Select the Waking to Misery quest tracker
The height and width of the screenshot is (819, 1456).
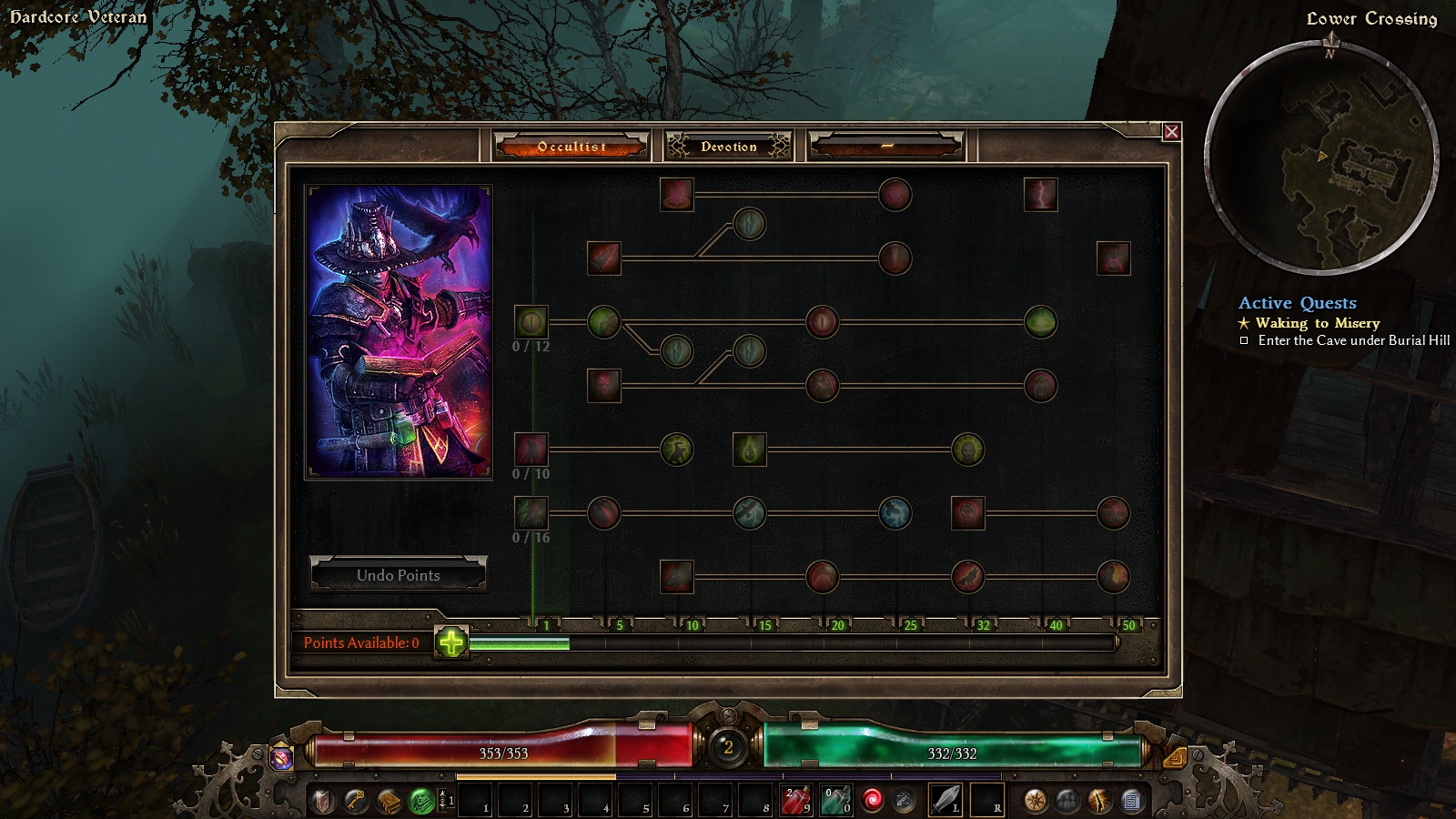(1317, 323)
